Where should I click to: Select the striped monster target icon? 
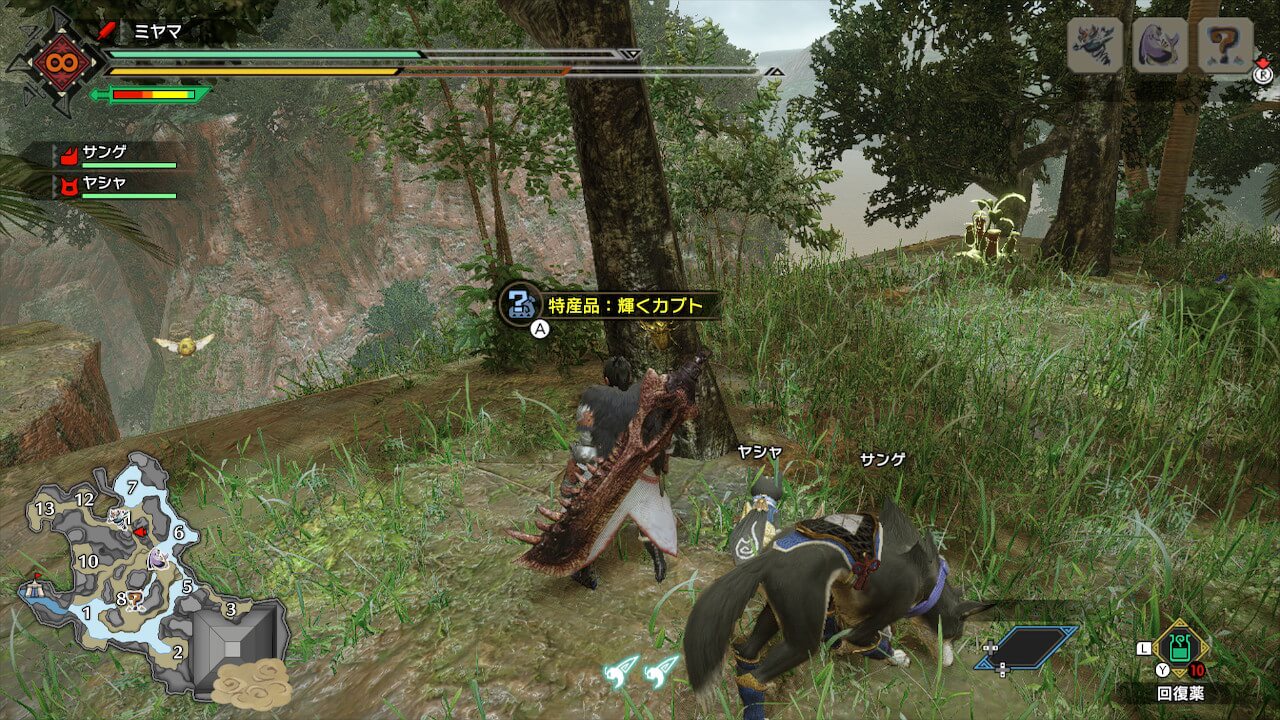click(1094, 45)
